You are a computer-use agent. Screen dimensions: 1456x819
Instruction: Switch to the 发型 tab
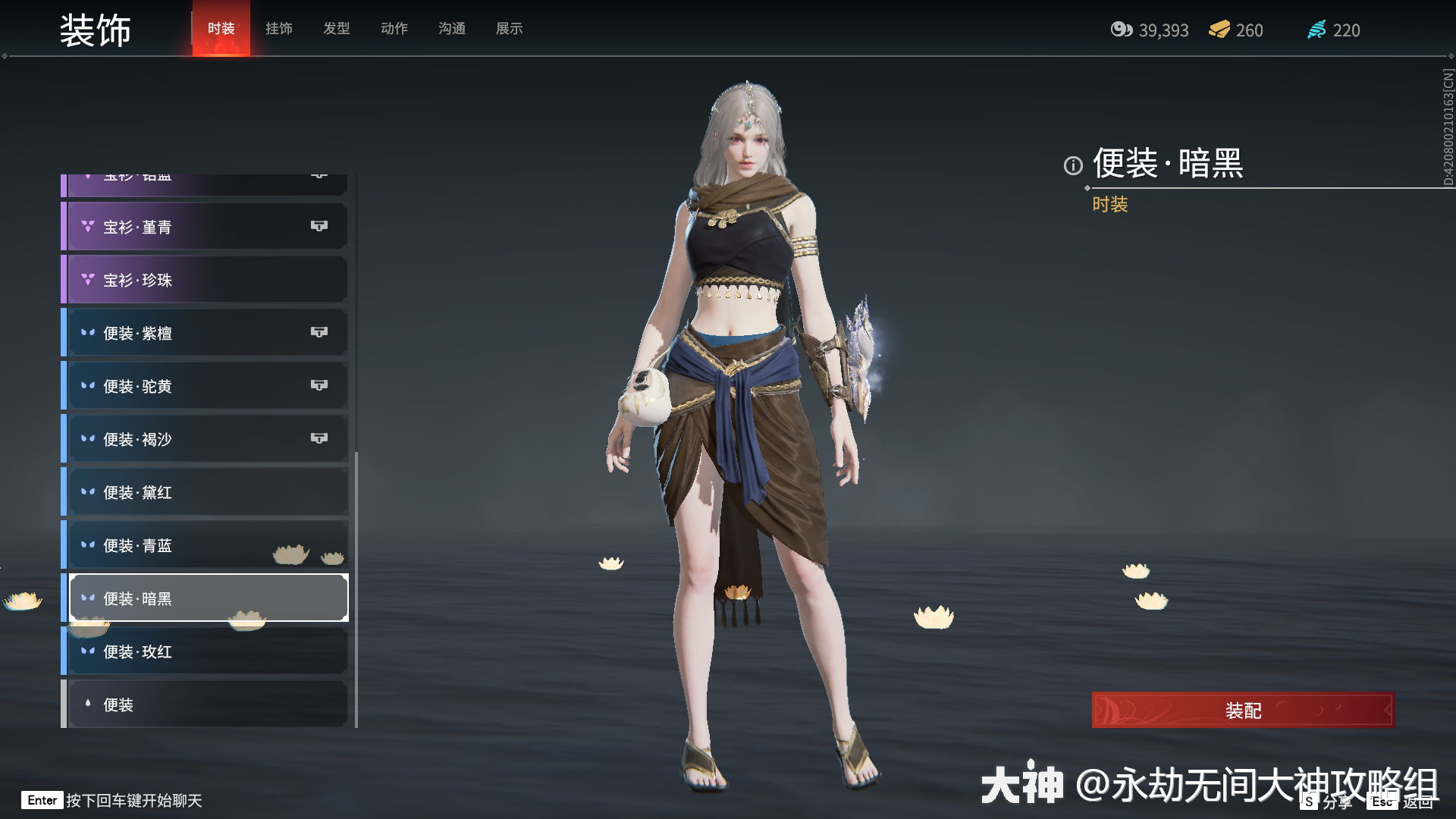336,29
